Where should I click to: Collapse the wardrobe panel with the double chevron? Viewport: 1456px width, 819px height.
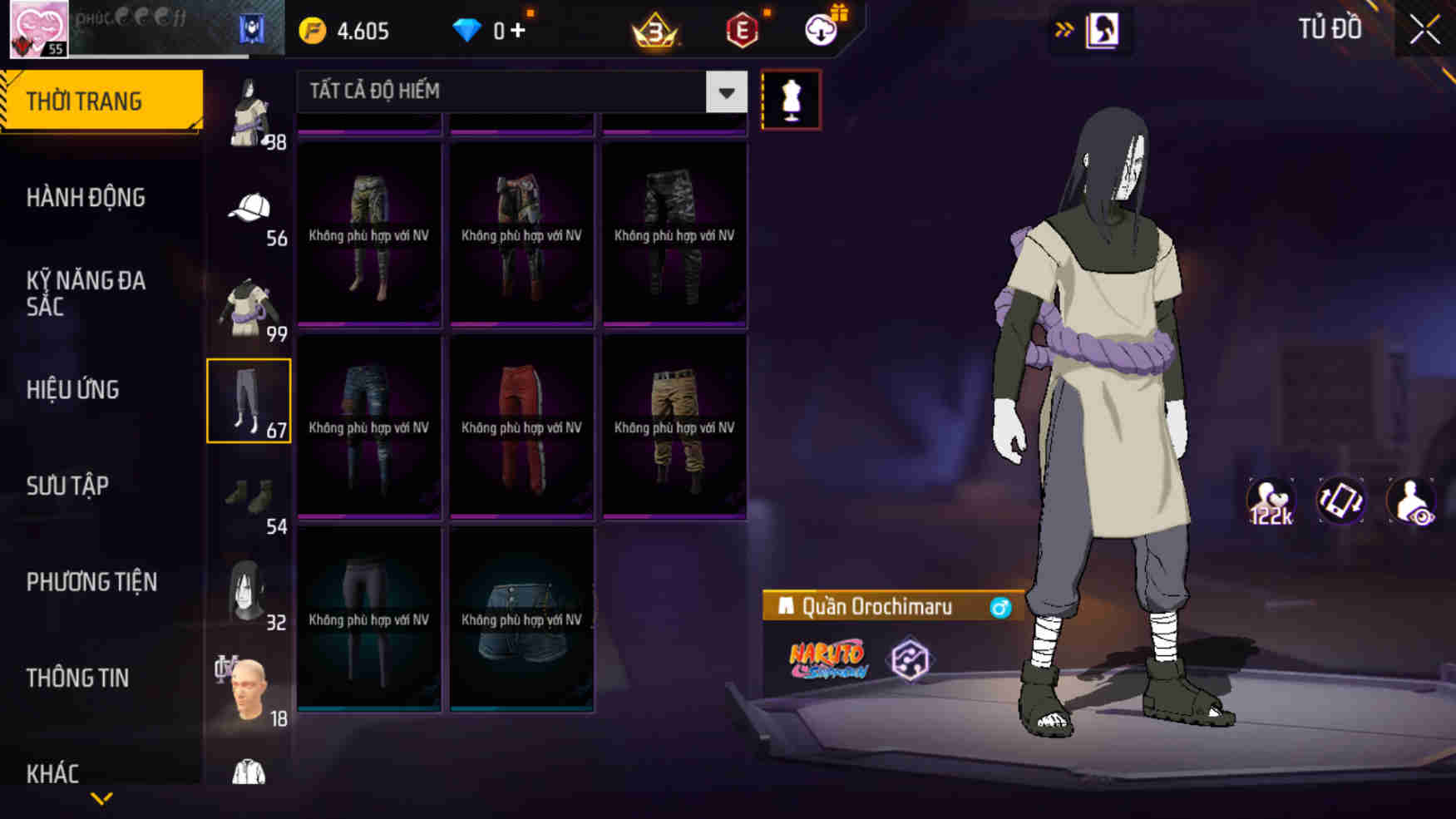(x=1062, y=27)
